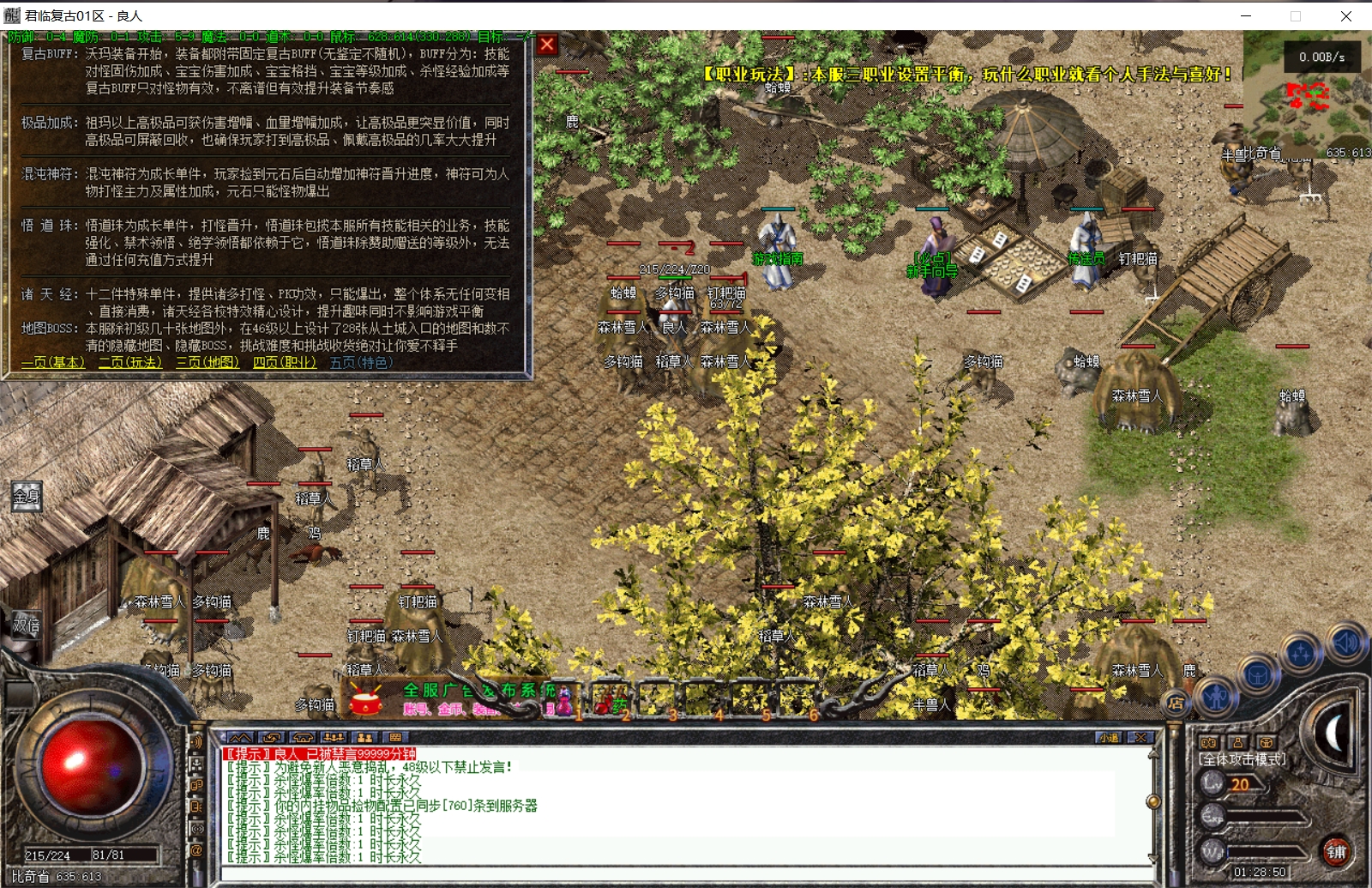Viewport: 1372px width, 888px height.
Task: Open the red 铺 stall button
Action: tap(1335, 851)
